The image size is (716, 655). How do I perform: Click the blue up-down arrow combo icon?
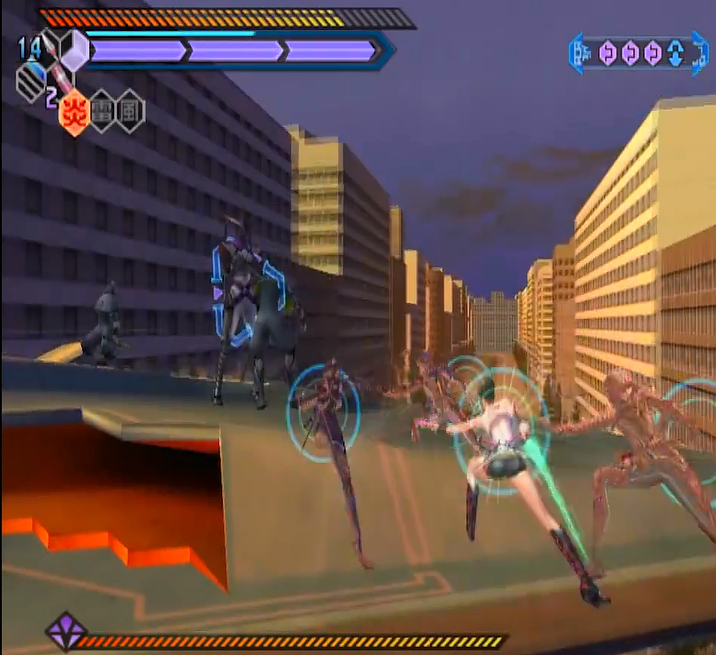pos(675,53)
